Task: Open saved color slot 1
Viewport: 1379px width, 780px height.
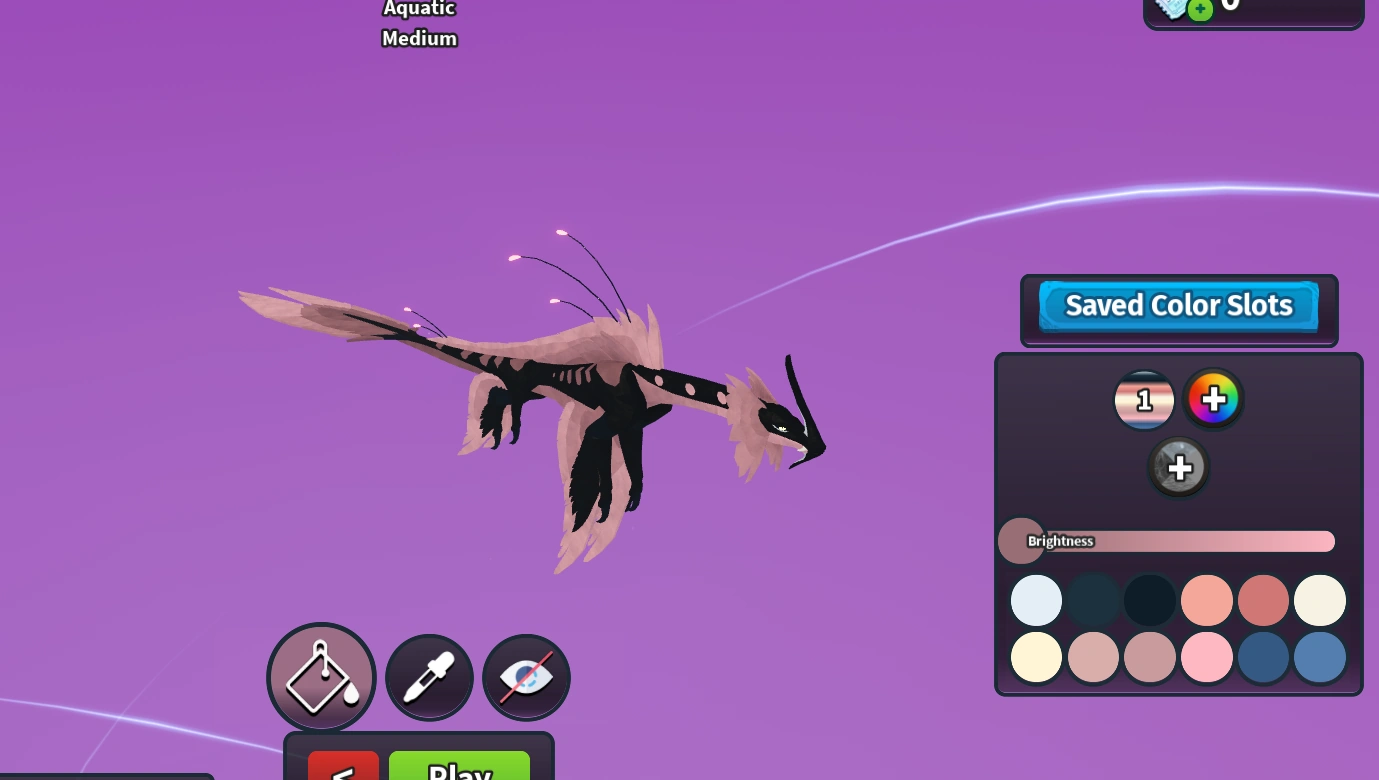Action: (1144, 399)
